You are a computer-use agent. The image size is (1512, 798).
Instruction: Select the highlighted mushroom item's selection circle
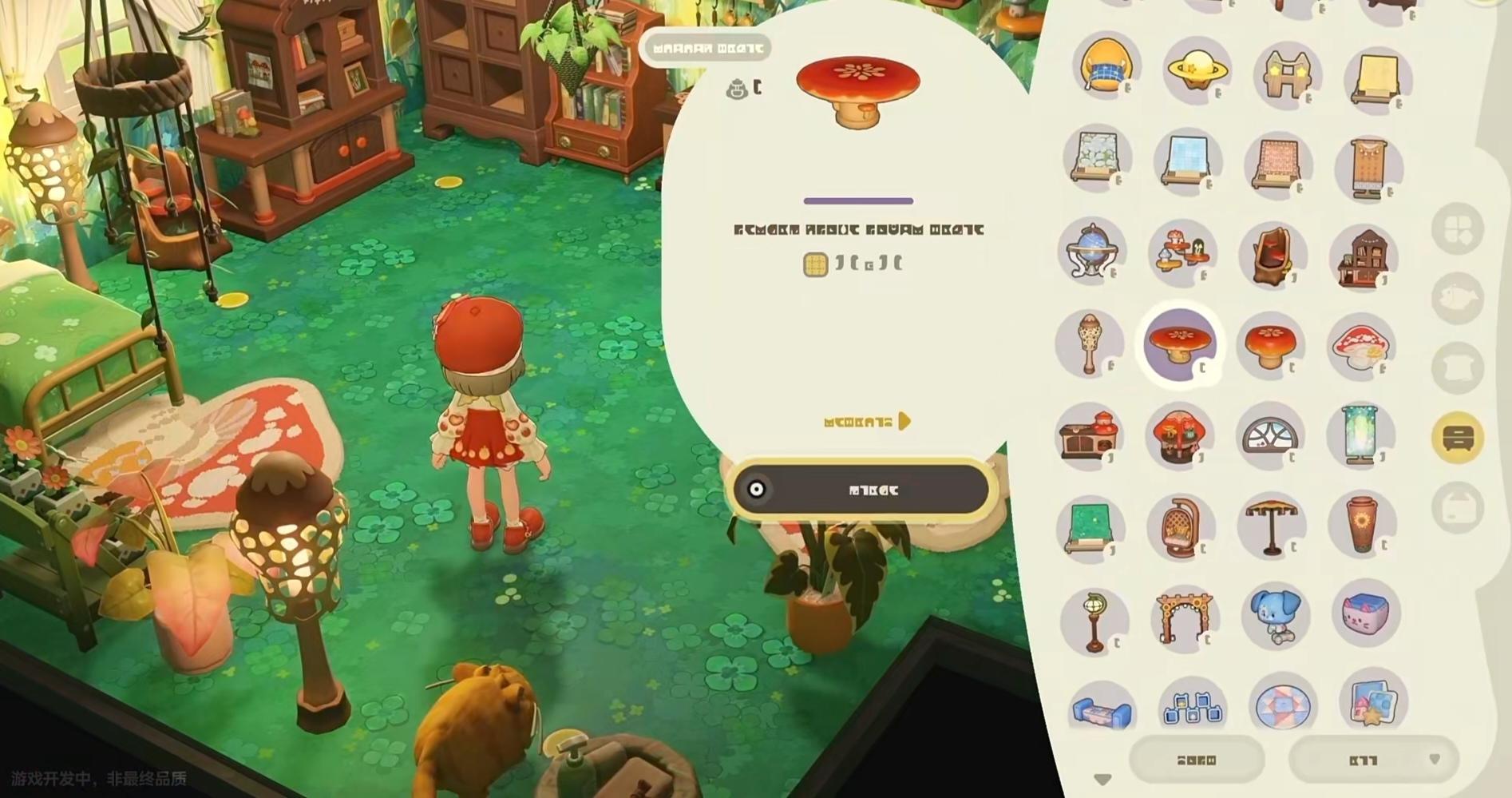pos(1180,346)
